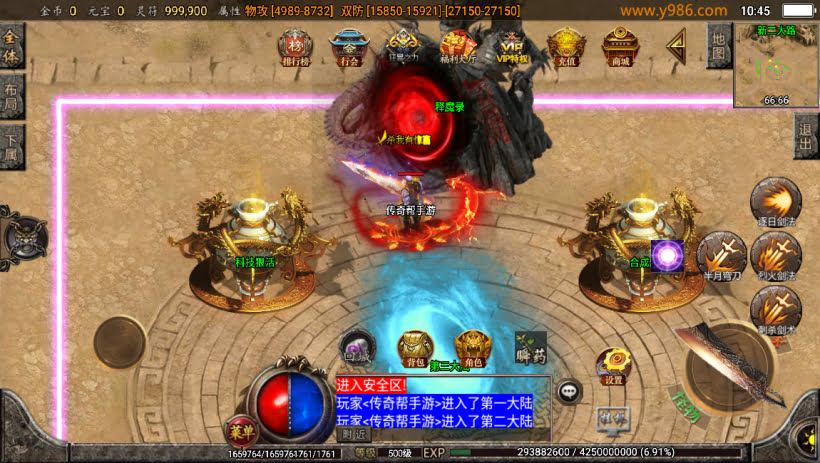Open the 商城 shop
Image resolution: width=820 pixels, height=463 pixels.
pyautogui.click(x=620, y=46)
